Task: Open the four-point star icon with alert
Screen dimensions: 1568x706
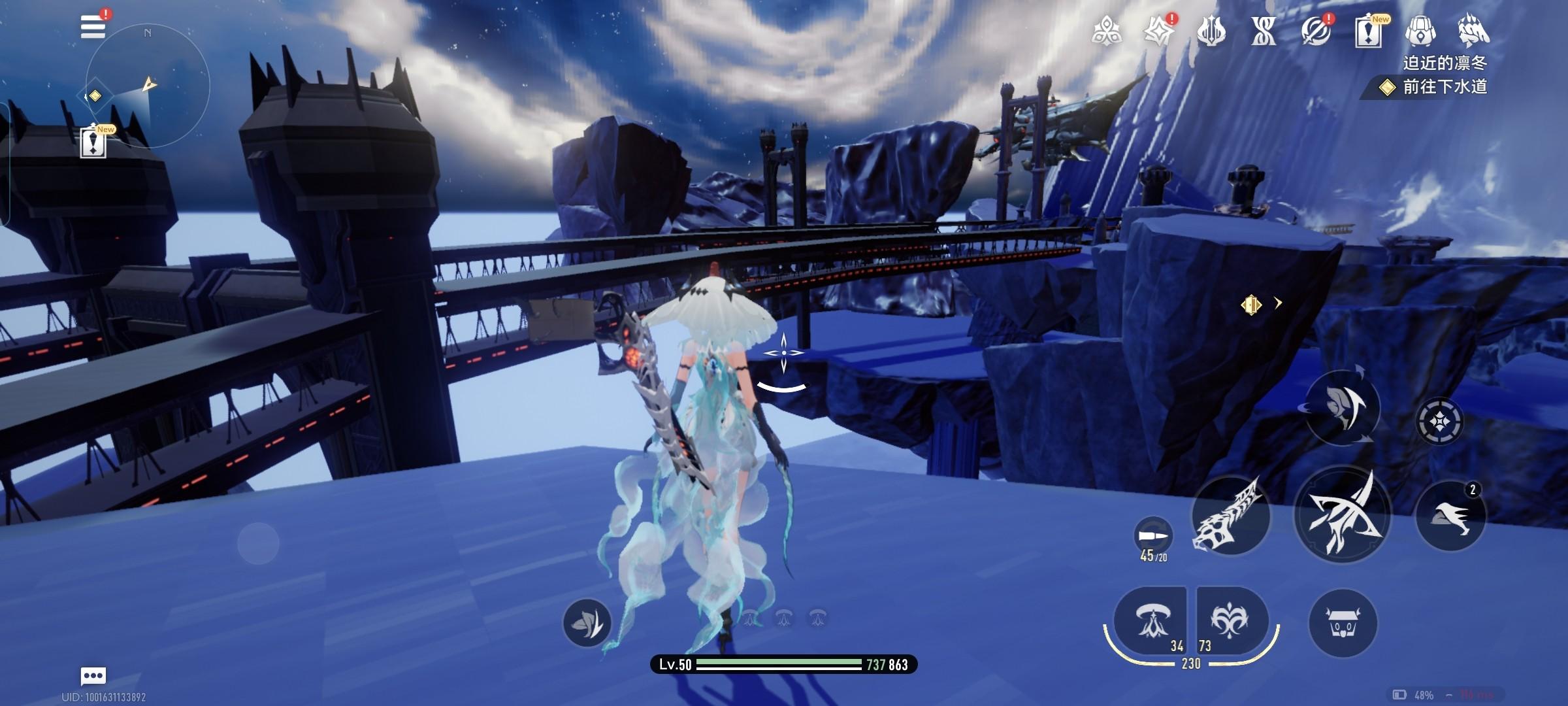Action: [x=1160, y=31]
